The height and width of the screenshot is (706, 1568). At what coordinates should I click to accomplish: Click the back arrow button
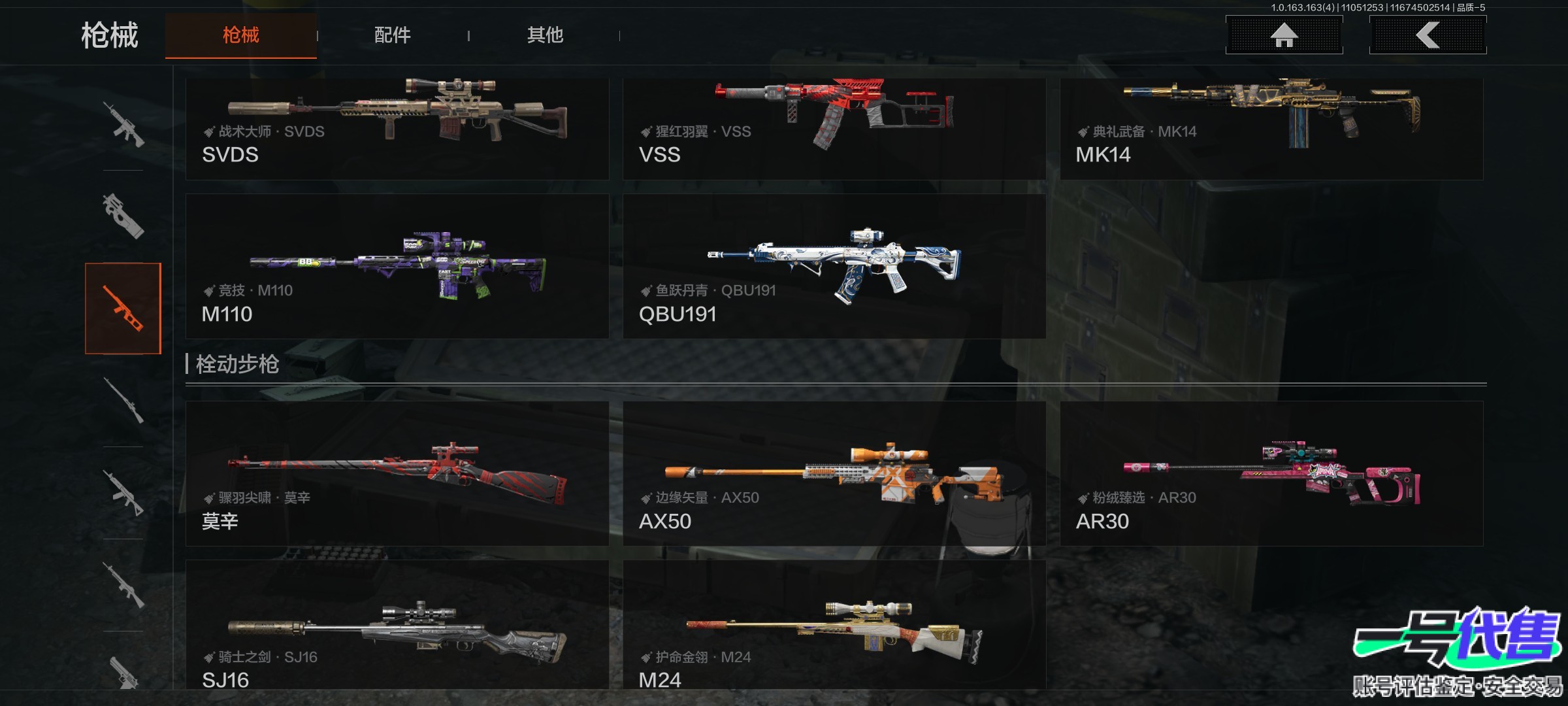[1428, 35]
